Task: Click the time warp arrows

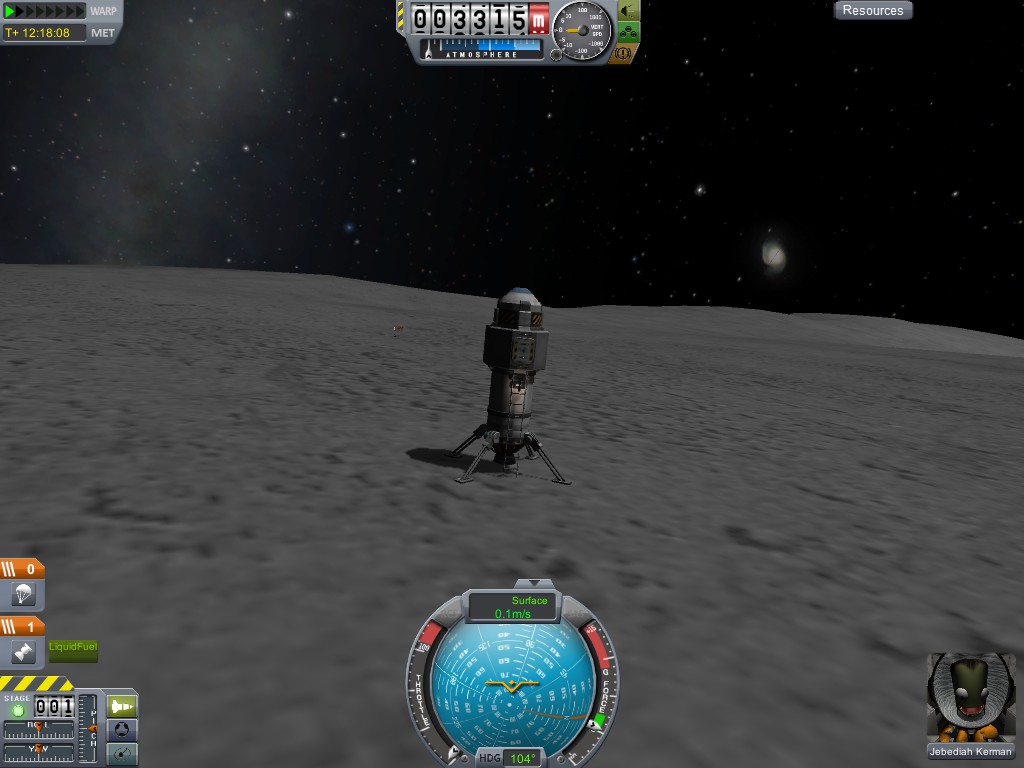Action: tap(45, 11)
